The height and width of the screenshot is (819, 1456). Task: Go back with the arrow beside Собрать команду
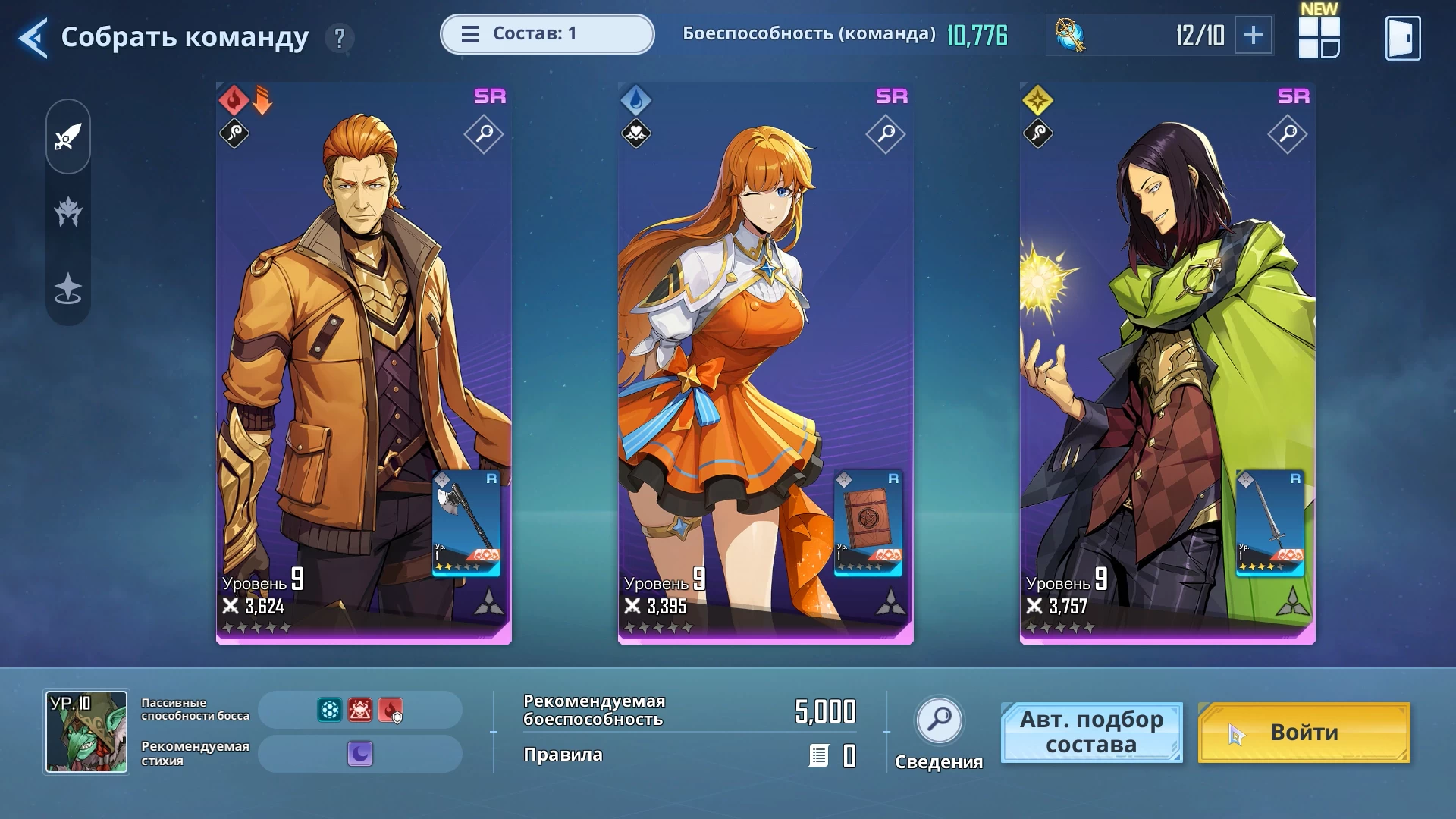pyautogui.click(x=33, y=37)
